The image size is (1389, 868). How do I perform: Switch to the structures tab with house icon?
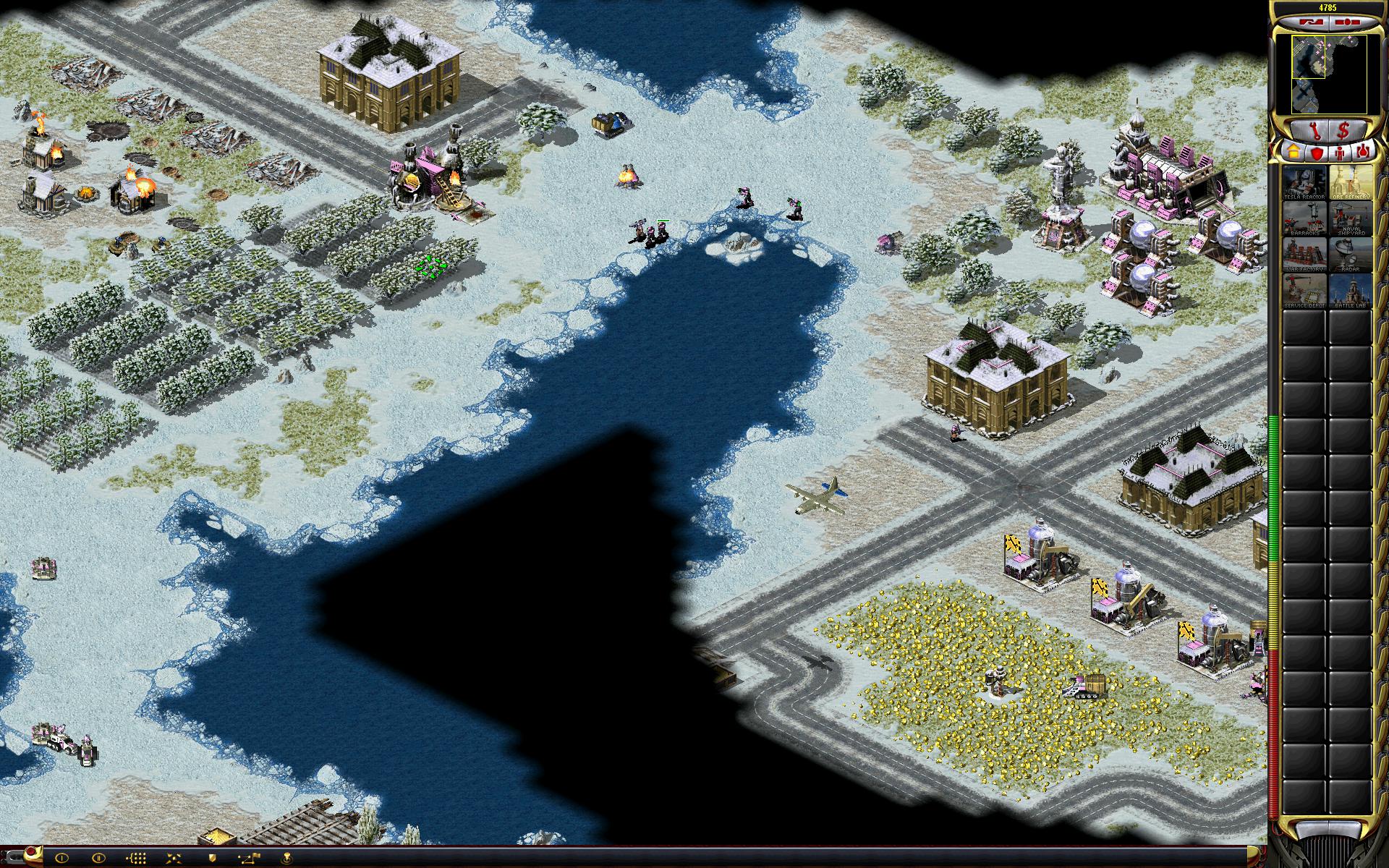[x=1294, y=153]
